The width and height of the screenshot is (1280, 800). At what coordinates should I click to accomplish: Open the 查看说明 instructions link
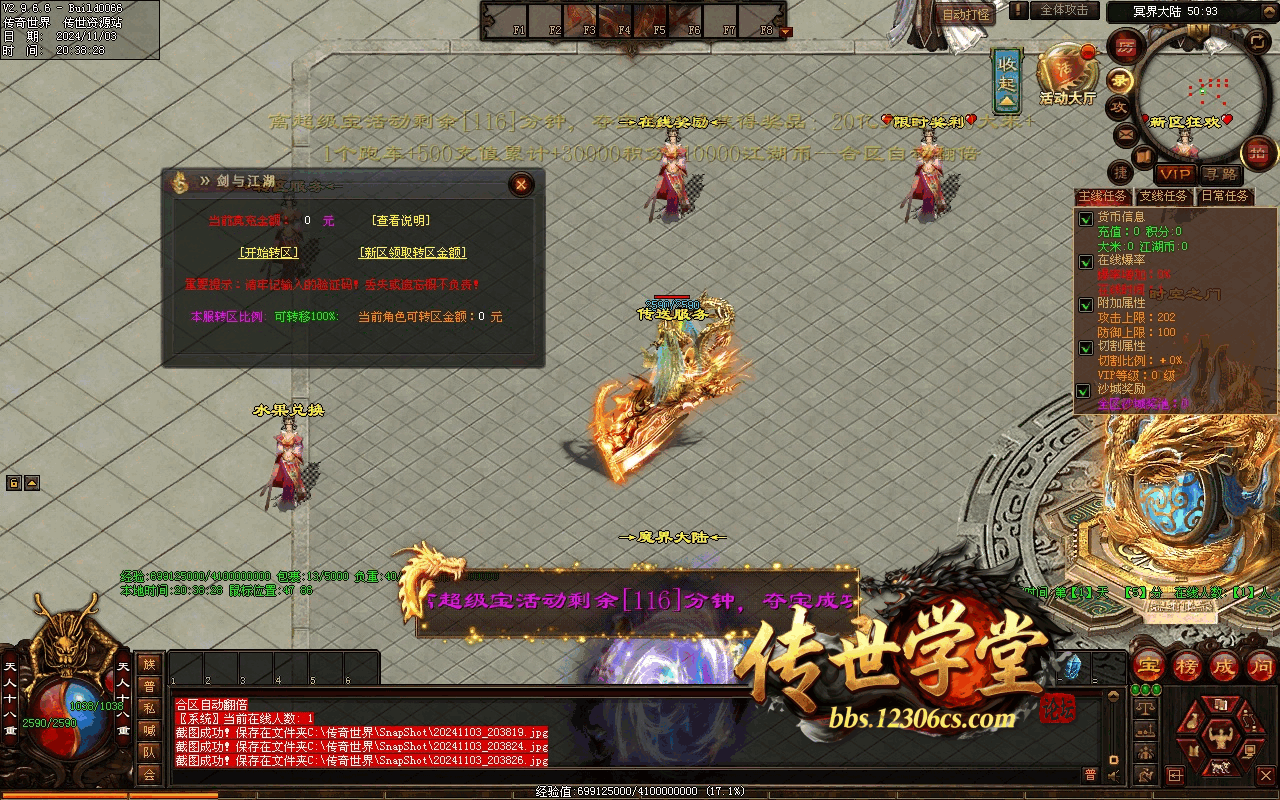401,221
